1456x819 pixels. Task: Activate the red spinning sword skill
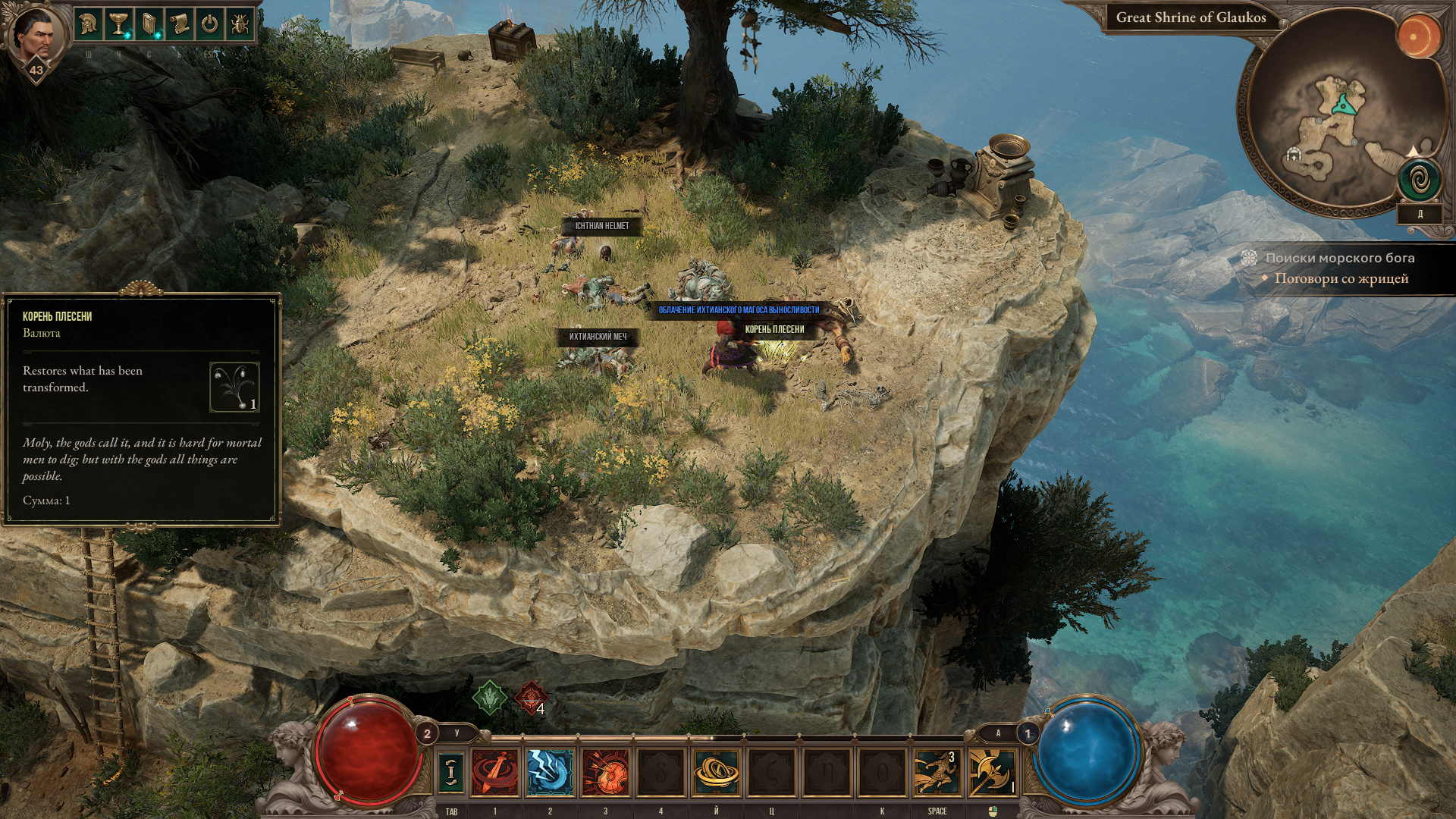494,771
